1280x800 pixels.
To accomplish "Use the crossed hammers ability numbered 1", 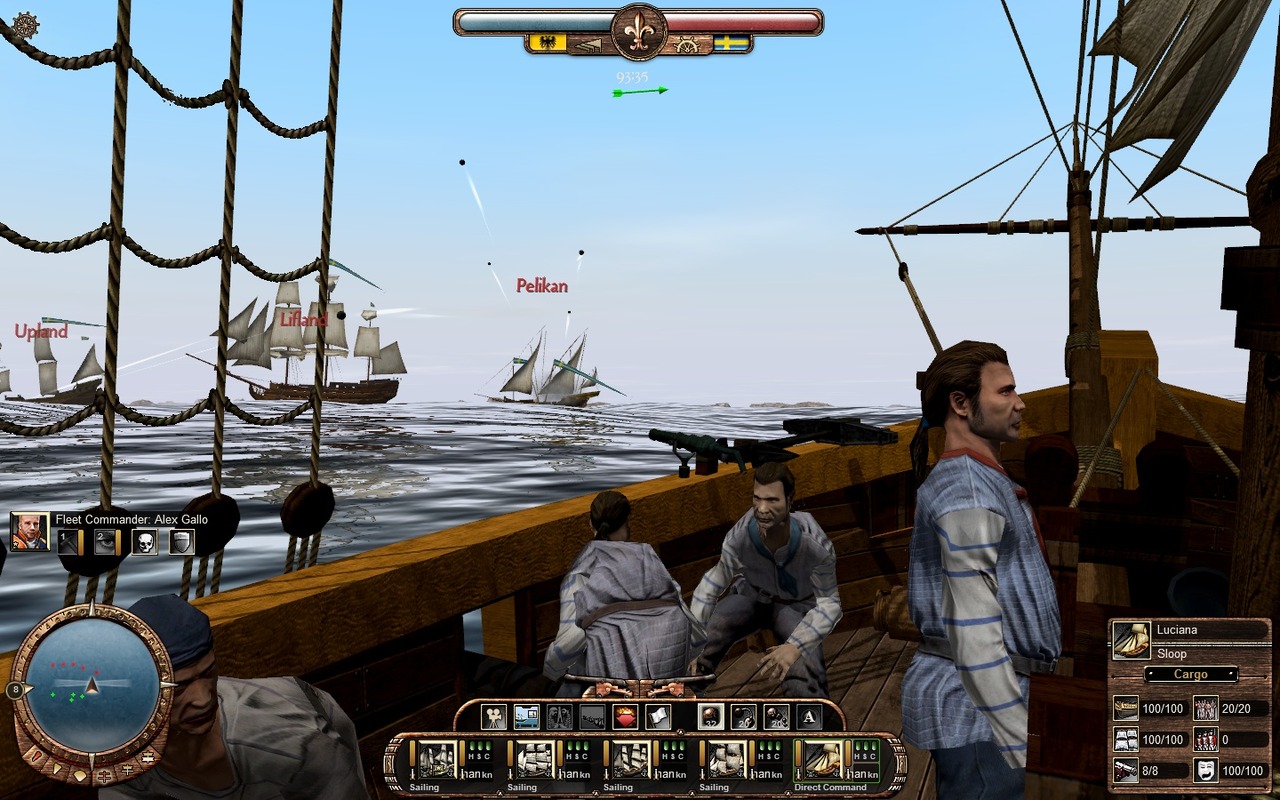I will [68, 542].
